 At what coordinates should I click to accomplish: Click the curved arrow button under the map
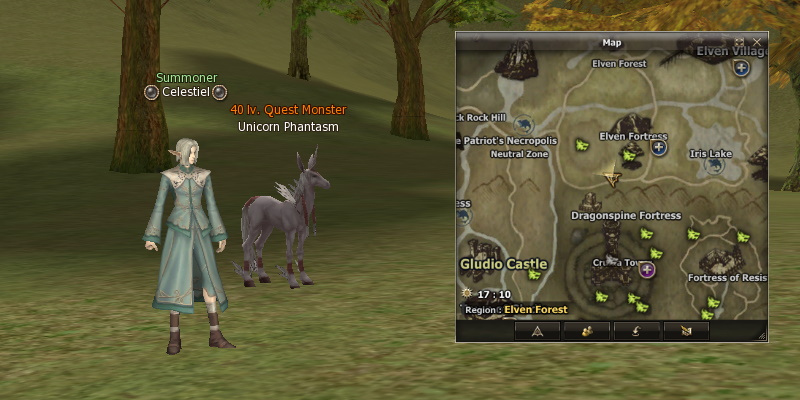636,331
